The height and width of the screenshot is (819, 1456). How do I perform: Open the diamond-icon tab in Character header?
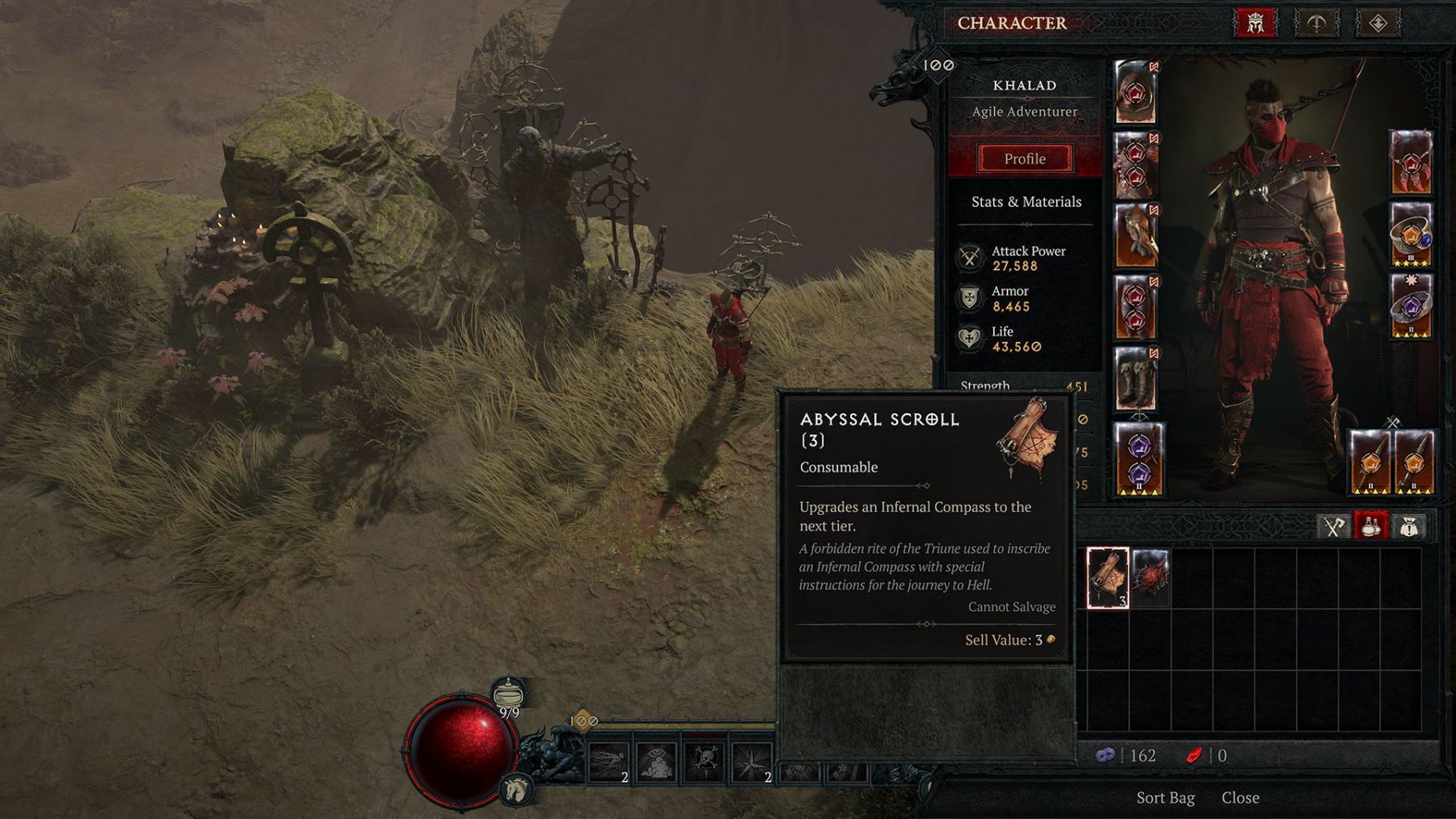1378,23
